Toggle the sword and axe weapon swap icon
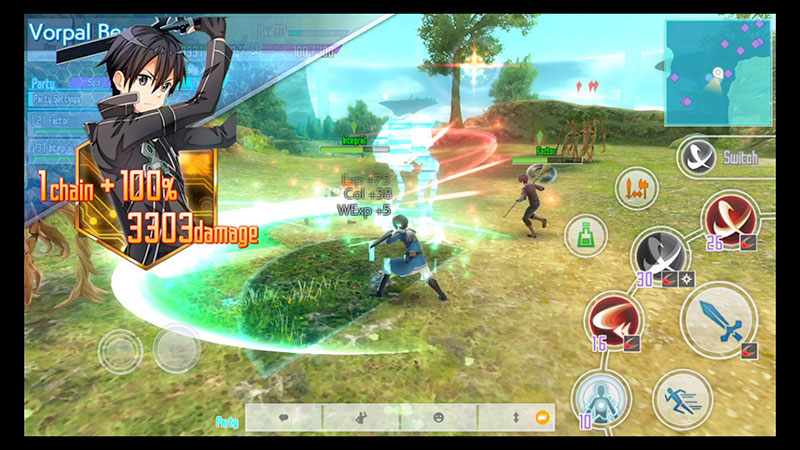This screenshot has height=450, width=800. click(x=636, y=188)
